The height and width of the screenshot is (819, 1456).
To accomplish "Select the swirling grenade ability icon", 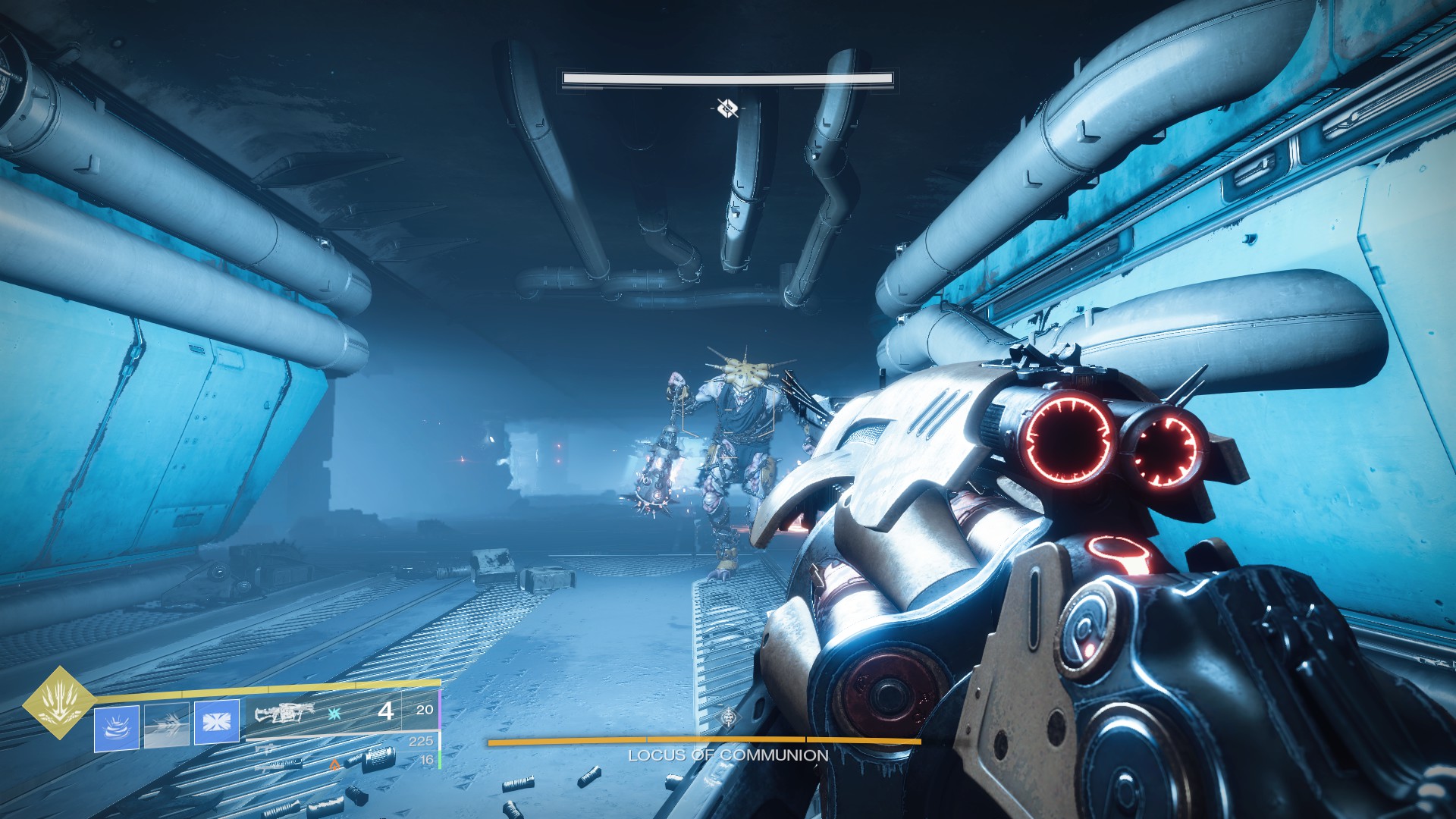I will 117,727.
